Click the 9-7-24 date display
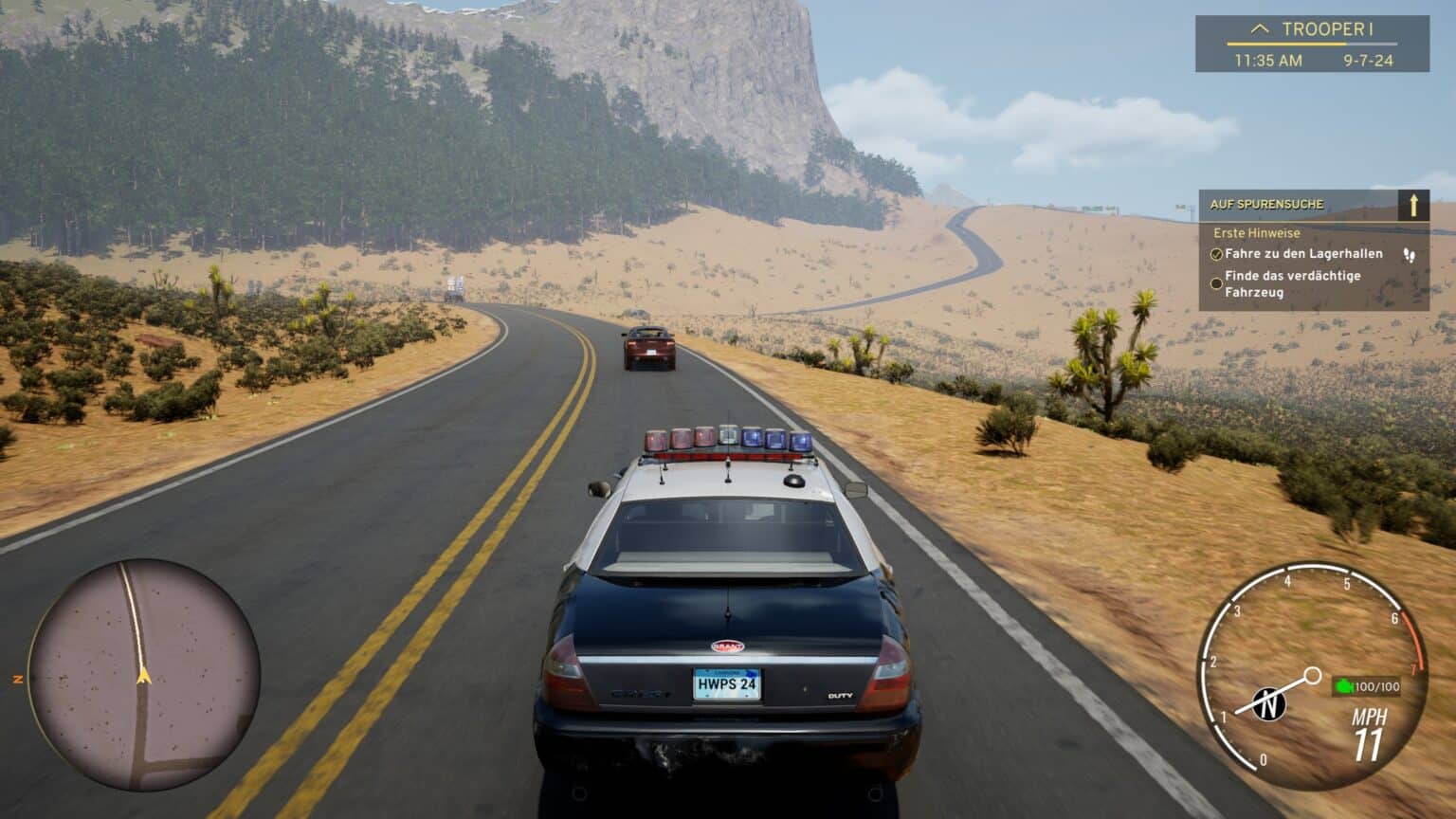The width and height of the screenshot is (1456, 819). (1367, 59)
